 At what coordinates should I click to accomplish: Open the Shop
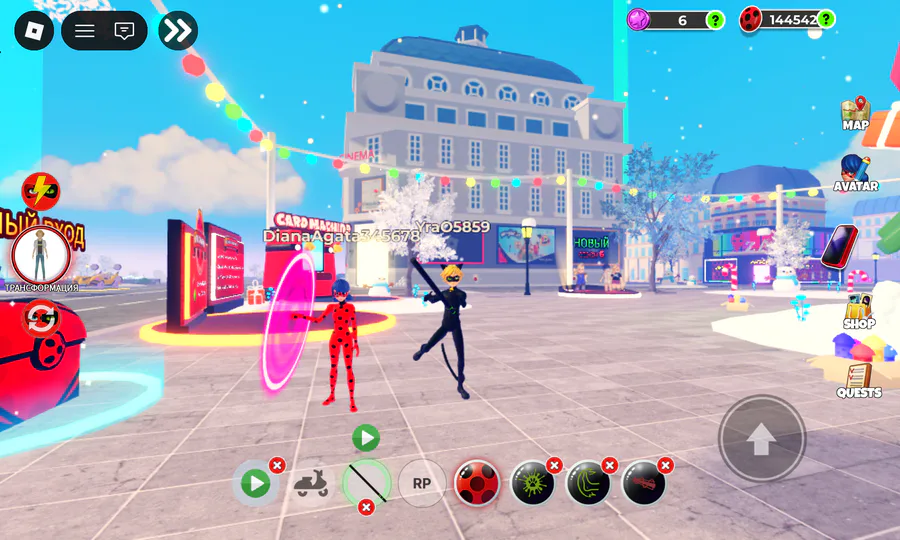point(858,311)
